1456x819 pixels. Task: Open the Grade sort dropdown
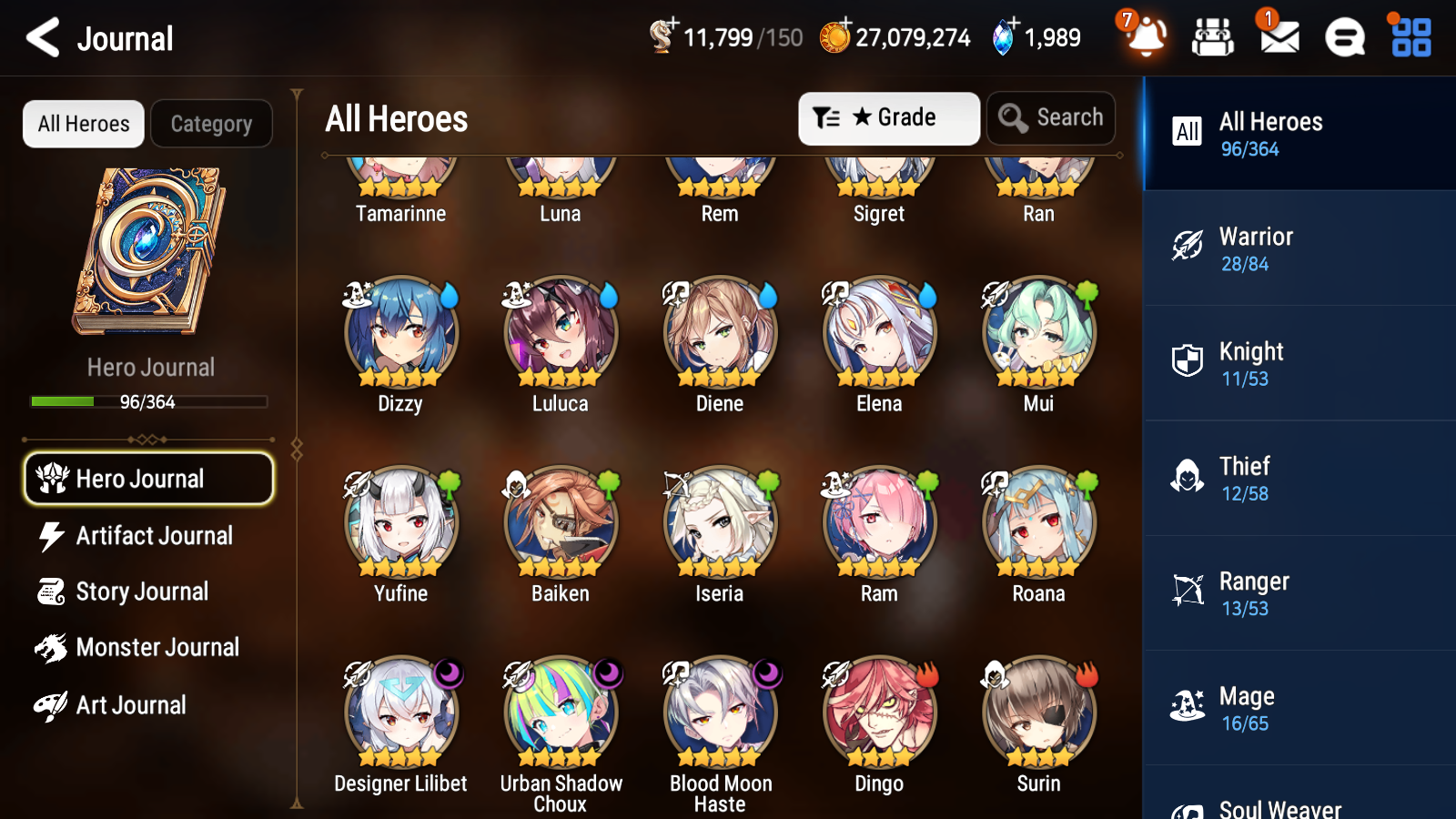pos(888,117)
